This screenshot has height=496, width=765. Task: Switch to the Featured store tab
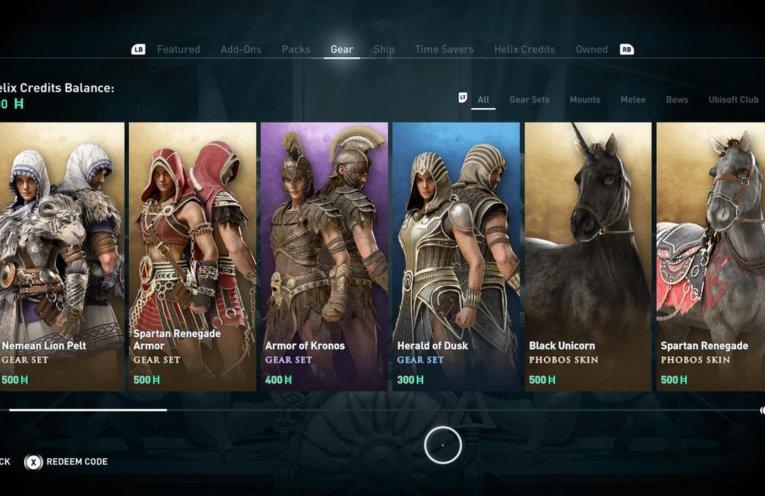178,49
